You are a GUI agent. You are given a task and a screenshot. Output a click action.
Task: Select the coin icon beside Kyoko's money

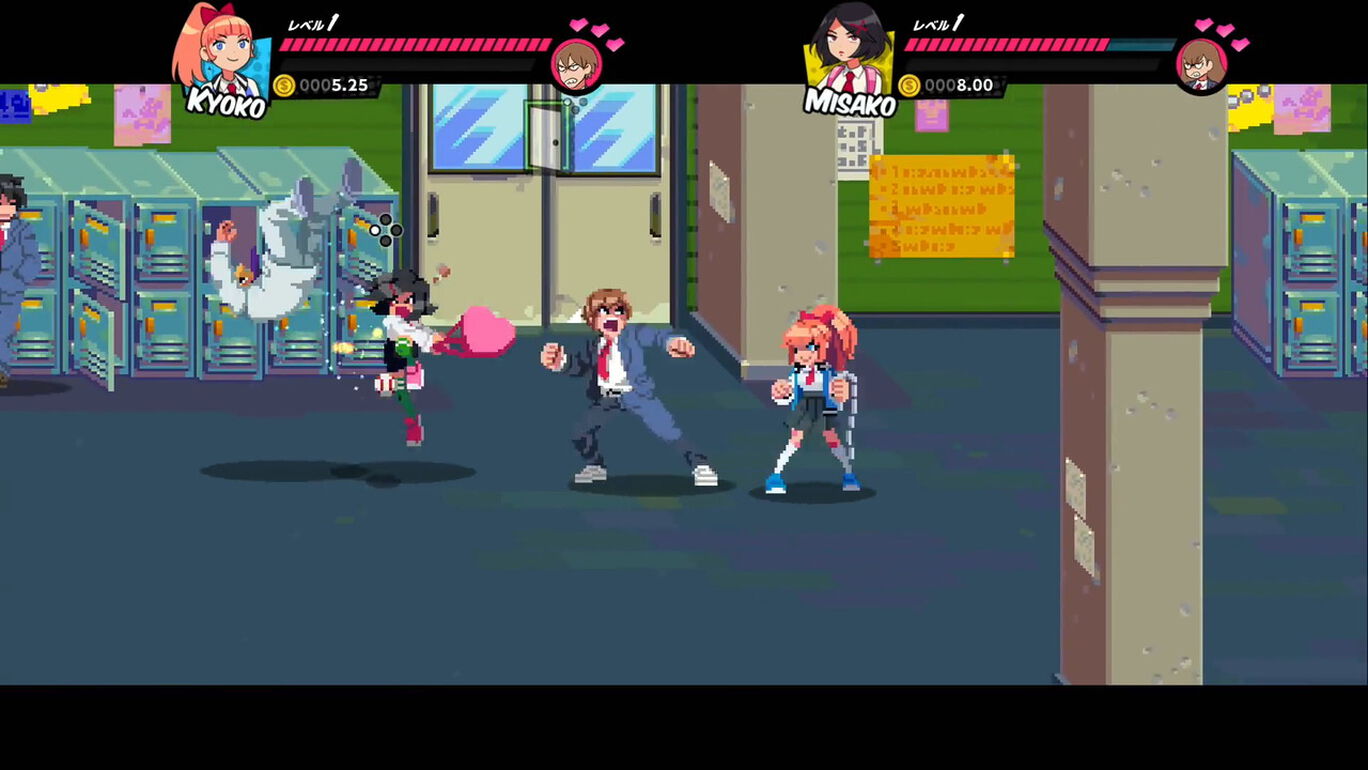click(285, 85)
